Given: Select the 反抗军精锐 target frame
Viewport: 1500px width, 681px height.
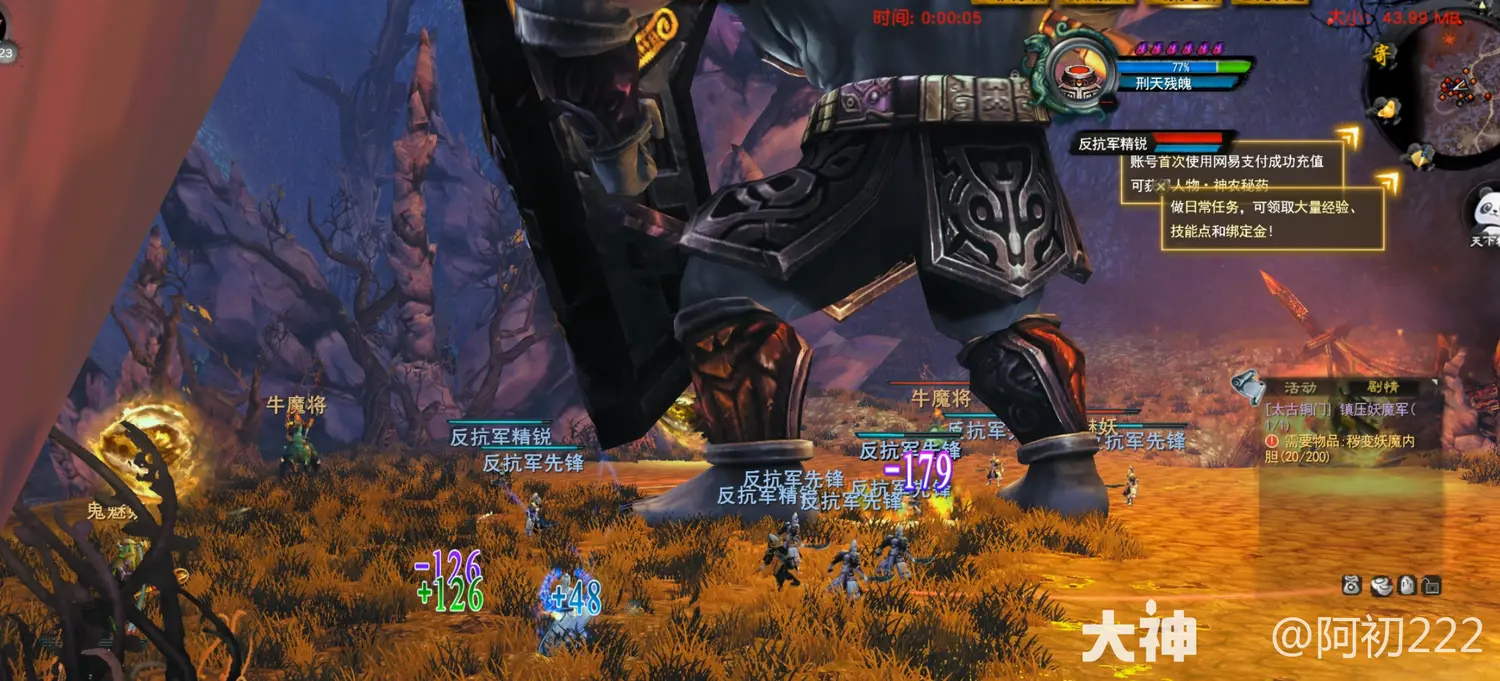Looking at the screenshot, I should click(1150, 144).
